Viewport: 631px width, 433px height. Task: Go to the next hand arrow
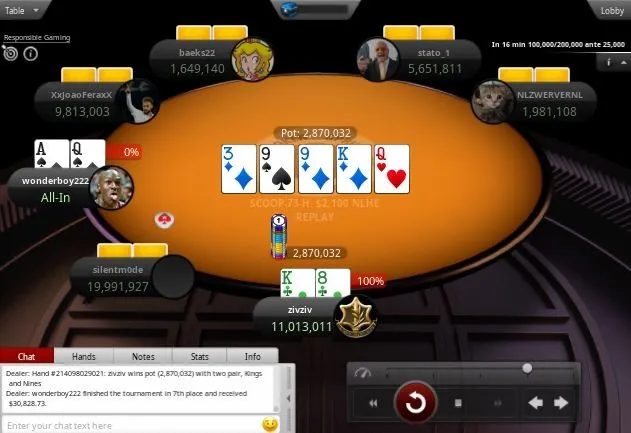click(562, 404)
